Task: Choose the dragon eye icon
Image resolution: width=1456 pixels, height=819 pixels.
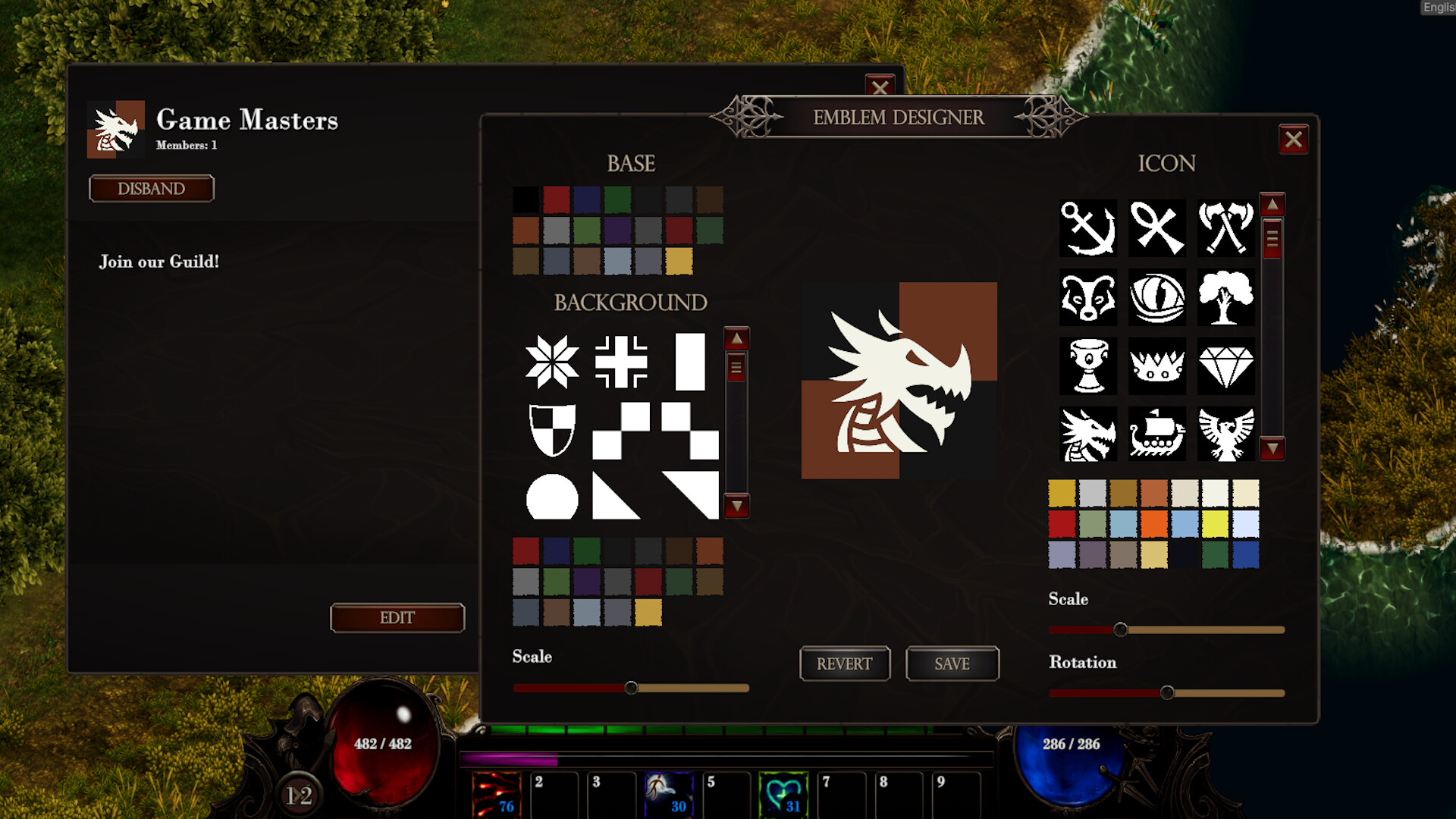Action: tap(1156, 298)
